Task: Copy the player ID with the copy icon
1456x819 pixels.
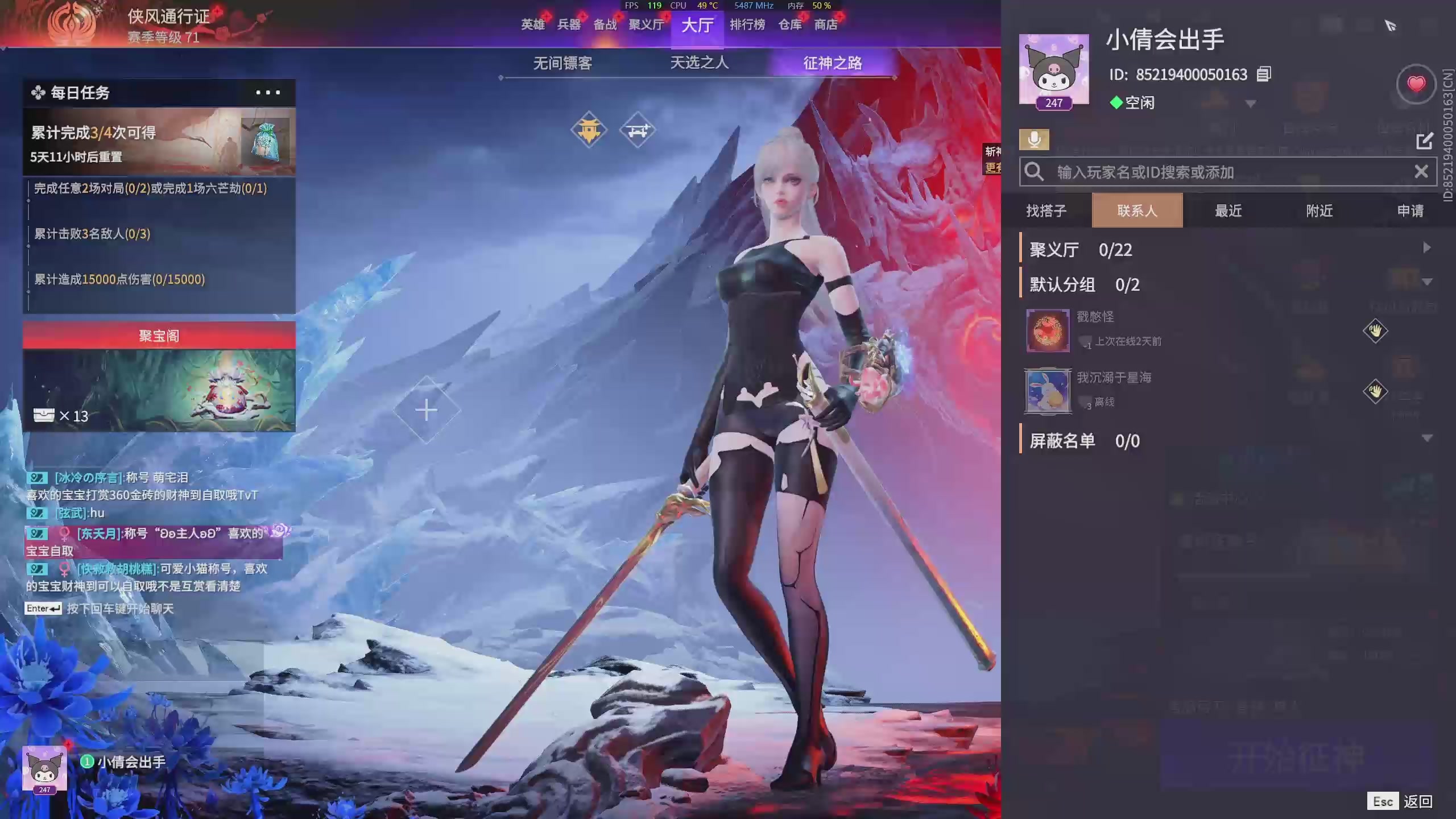Action: [x=1263, y=75]
